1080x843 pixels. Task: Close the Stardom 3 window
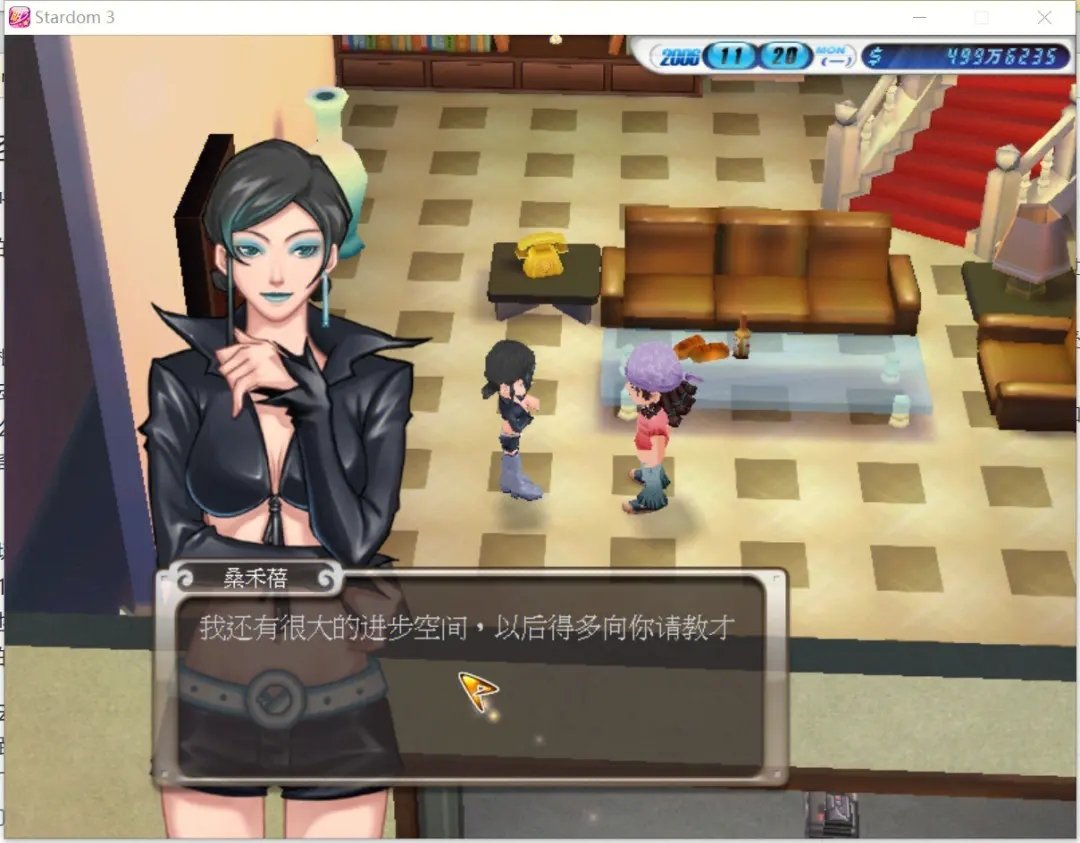(1044, 18)
